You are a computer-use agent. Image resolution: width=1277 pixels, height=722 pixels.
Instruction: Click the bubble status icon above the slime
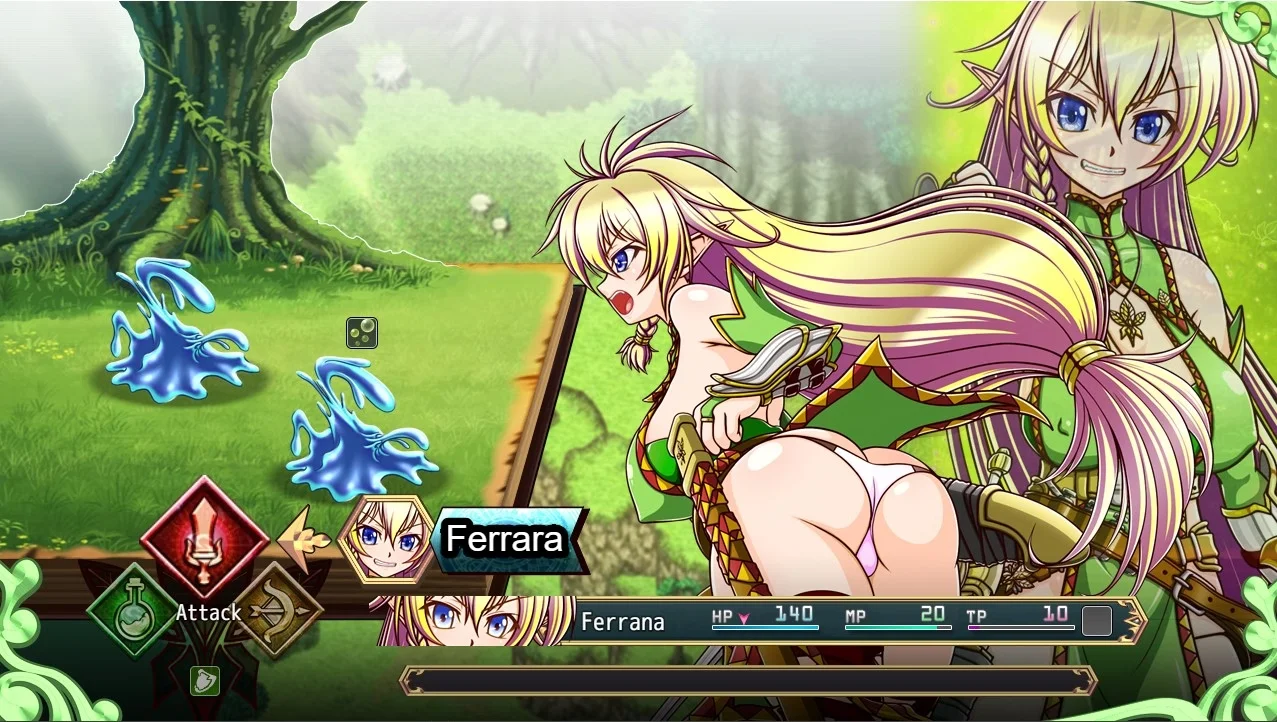[362, 333]
